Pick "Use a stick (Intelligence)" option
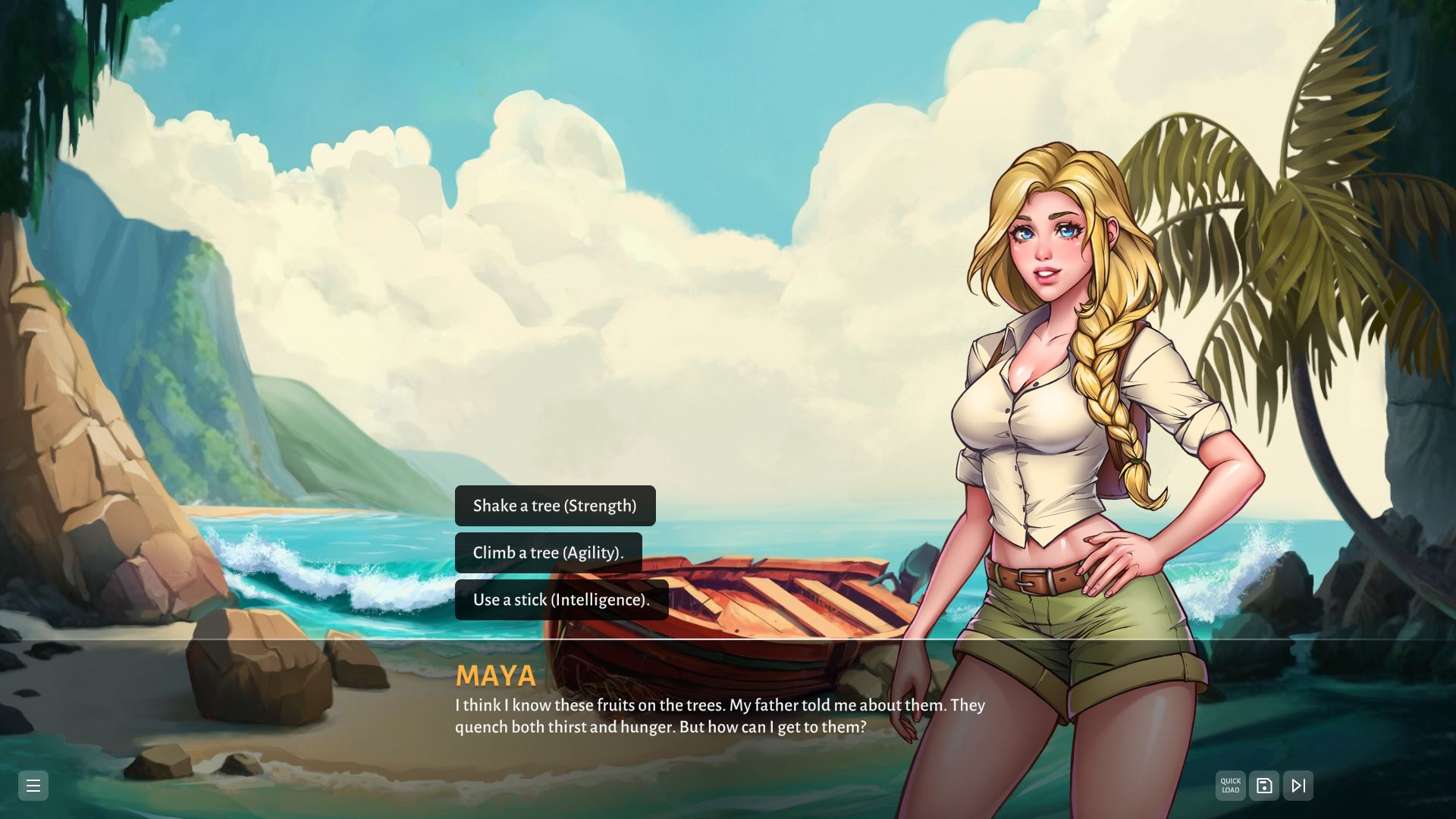This screenshot has width=1456, height=819. [561, 600]
